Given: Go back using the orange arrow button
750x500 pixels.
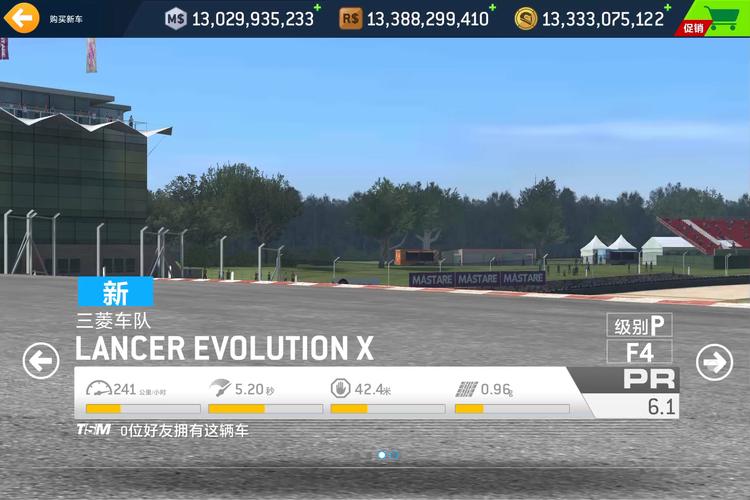Looking at the screenshot, I should pyautogui.click(x=20, y=17).
